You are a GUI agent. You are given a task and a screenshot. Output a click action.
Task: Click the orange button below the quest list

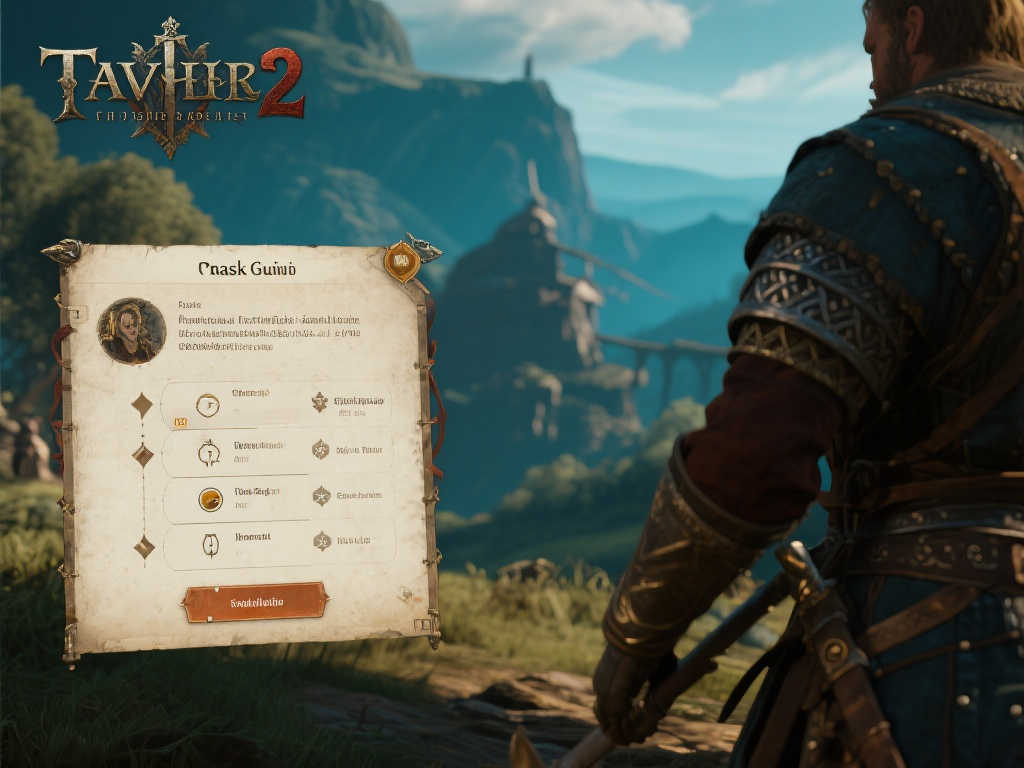pos(255,602)
